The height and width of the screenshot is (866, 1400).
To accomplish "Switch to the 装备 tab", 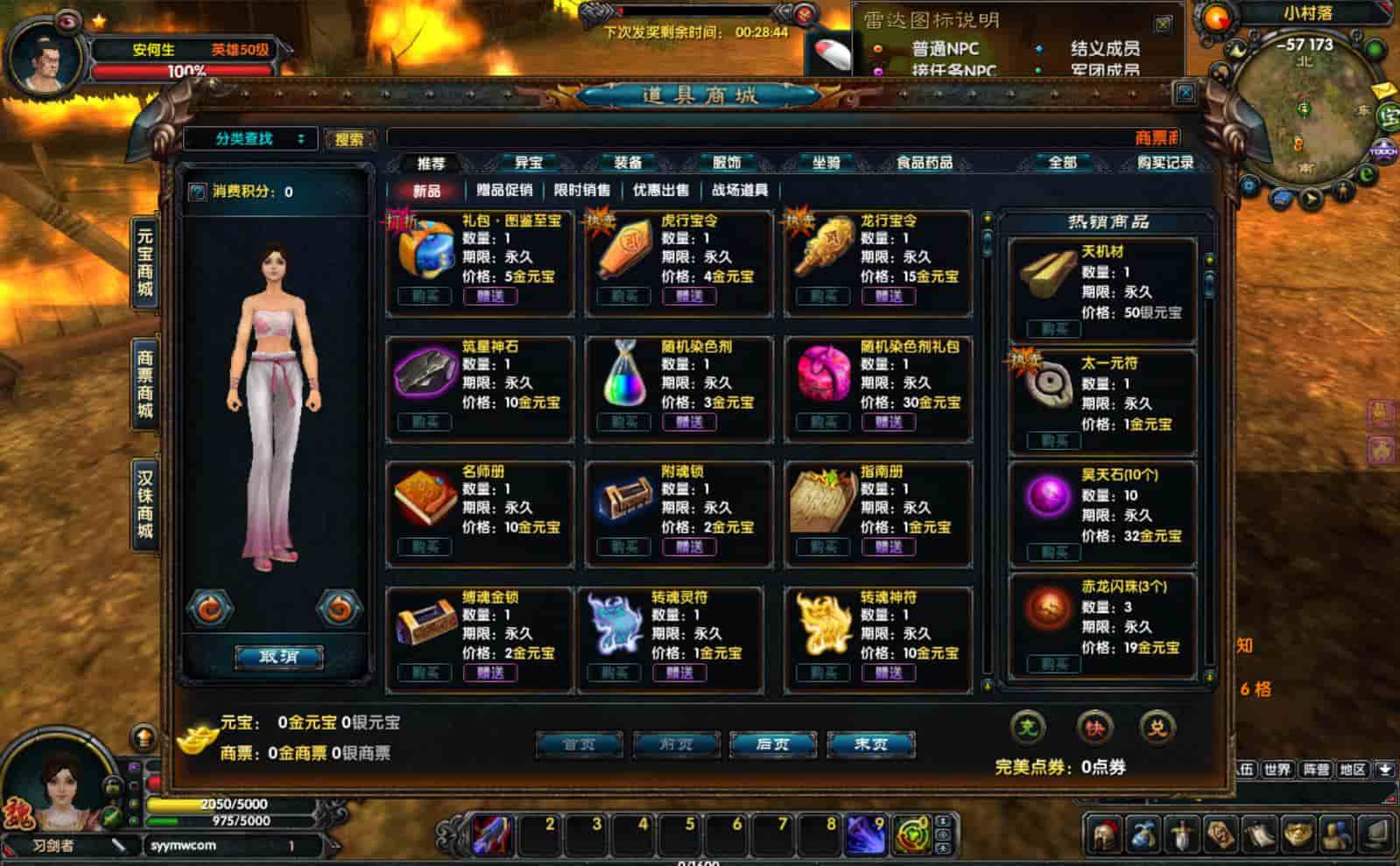I will click(629, 163).
